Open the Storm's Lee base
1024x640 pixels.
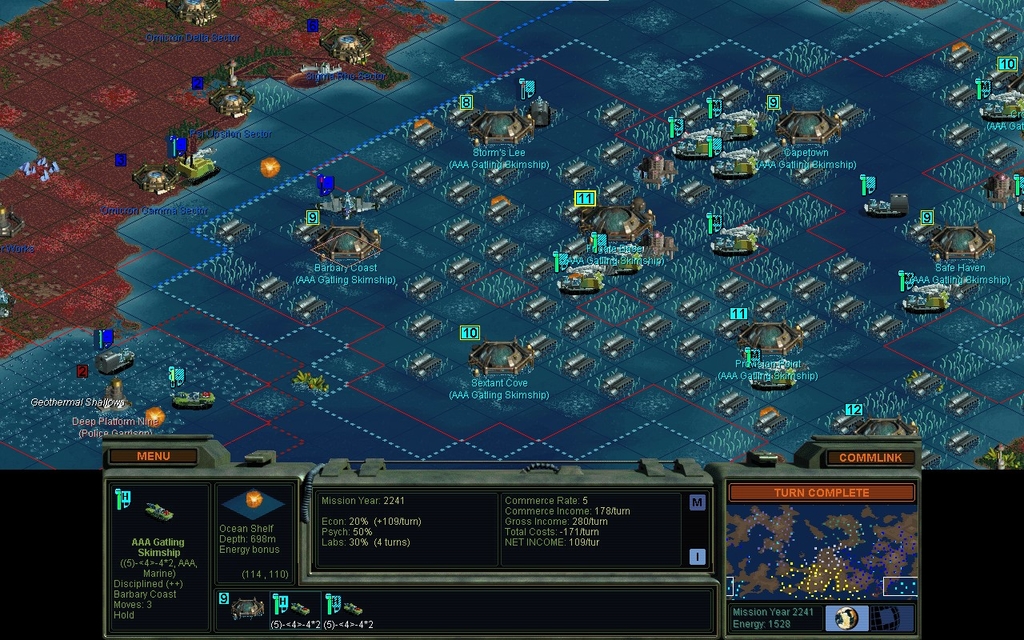[499, 126]
